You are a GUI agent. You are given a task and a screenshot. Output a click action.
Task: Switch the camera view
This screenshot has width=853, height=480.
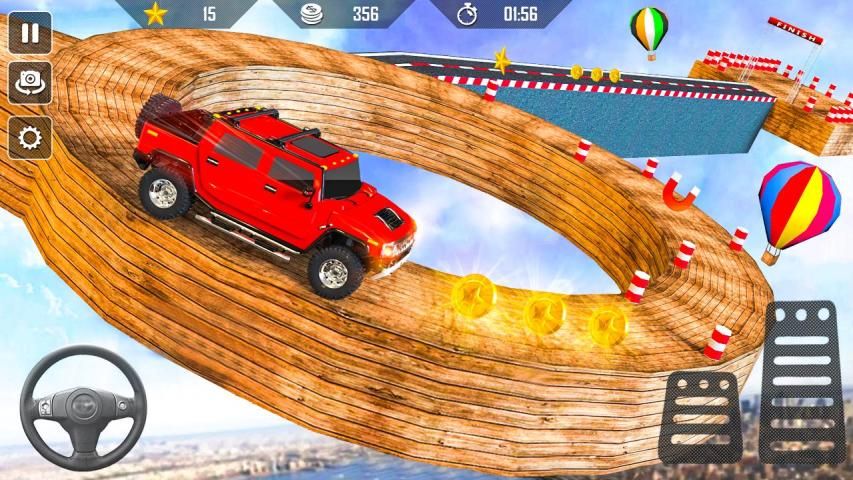(x=30, y=83)
